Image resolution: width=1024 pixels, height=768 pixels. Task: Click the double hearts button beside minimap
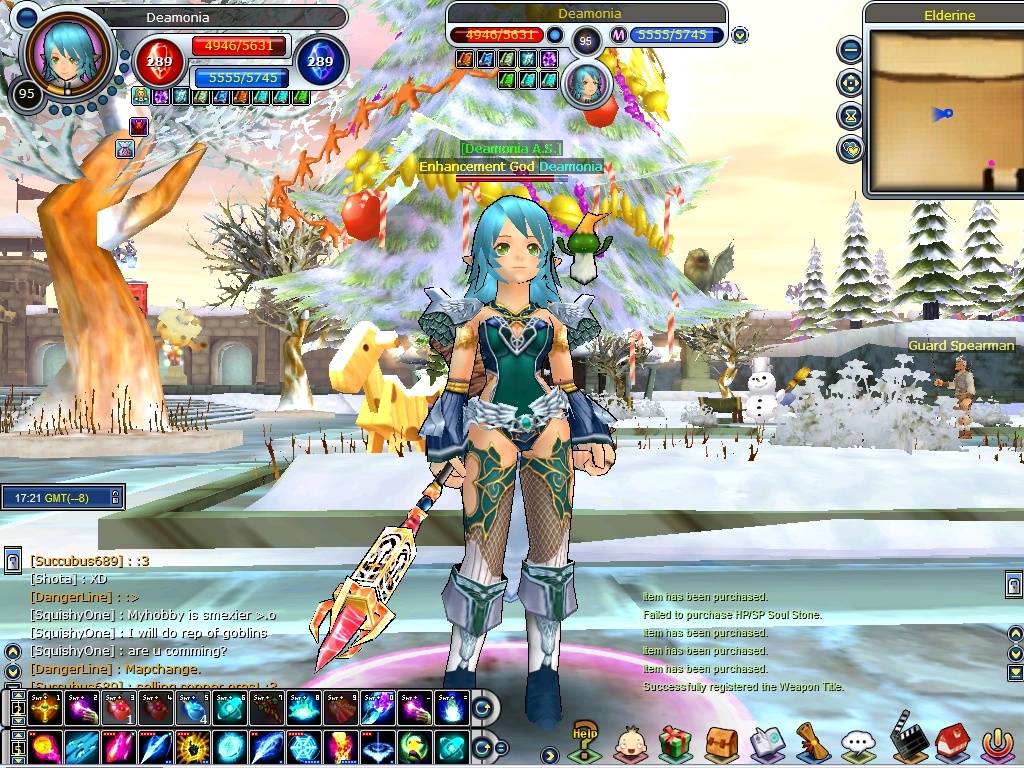850,149
